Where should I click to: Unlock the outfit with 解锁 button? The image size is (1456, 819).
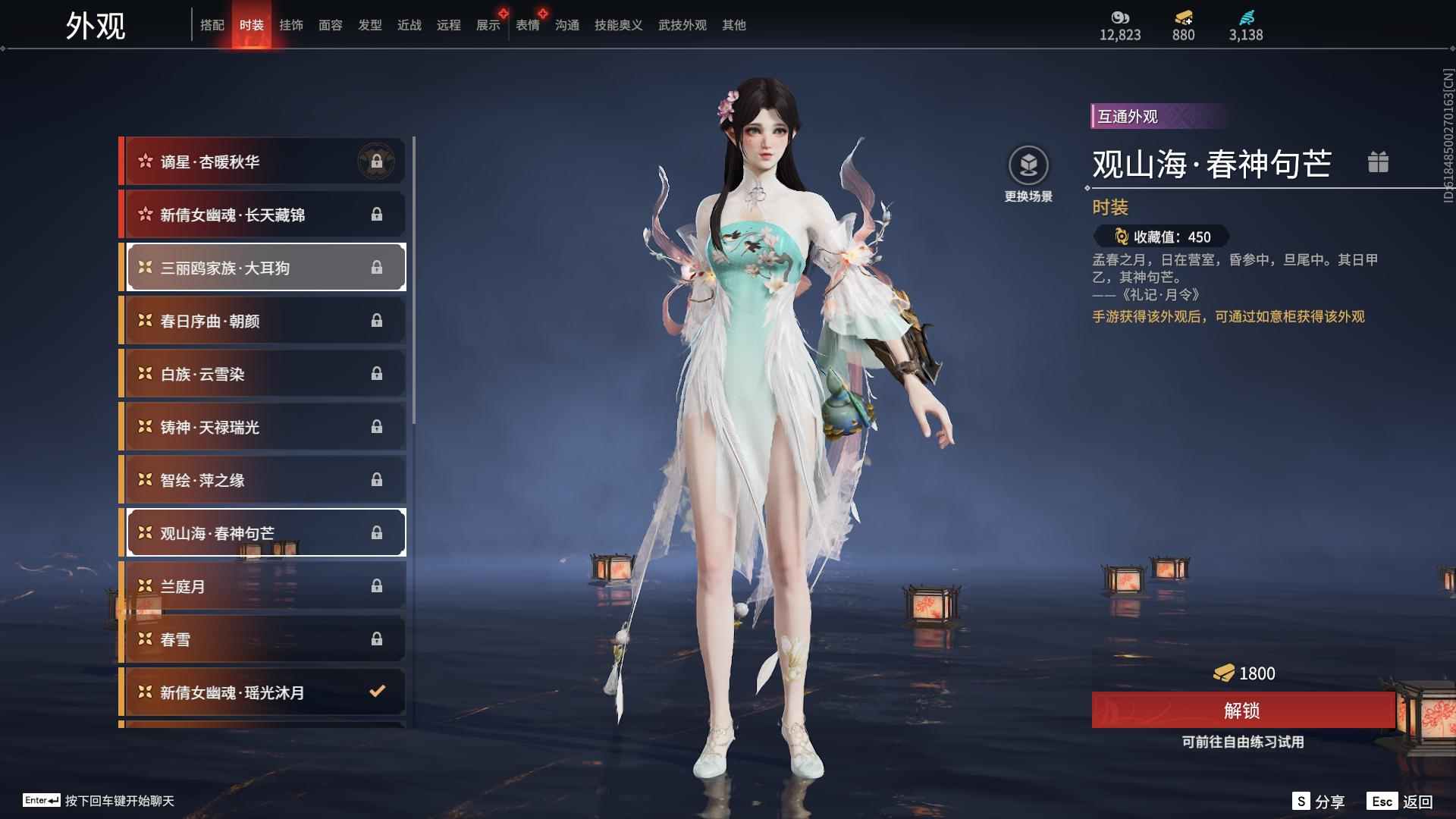(1242, 711)
